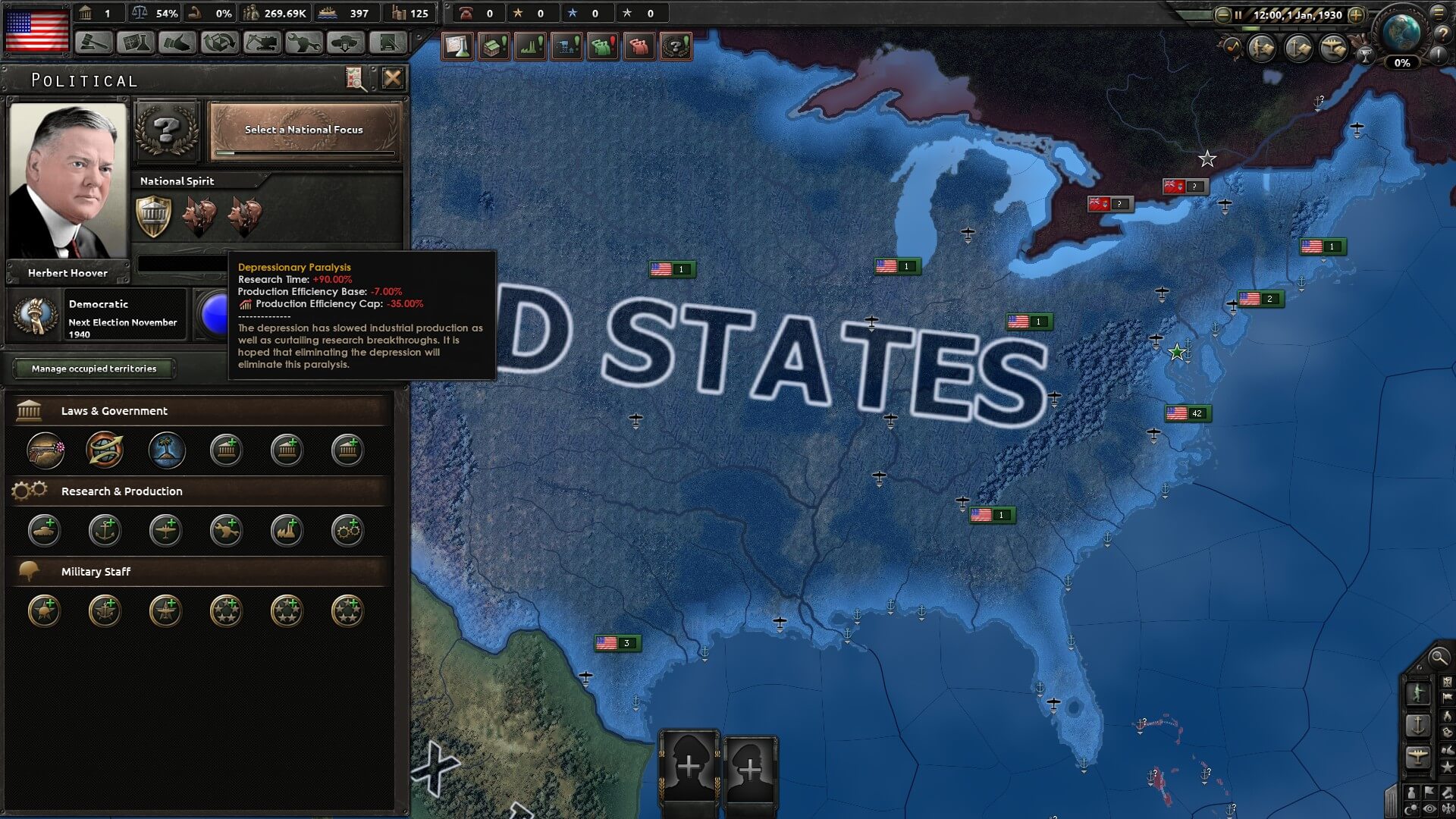Image resolution: width=1456 pixels, height=819 pixels.
Task: Expand the Laws & Government section
Action: click(x=114, y=411)
